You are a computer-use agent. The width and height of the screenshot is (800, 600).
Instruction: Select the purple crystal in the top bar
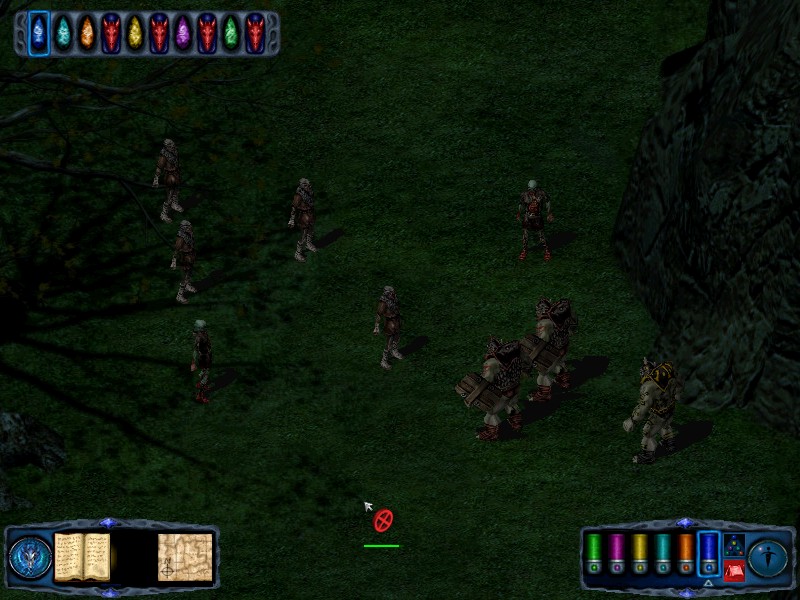pyautogui.click(x=183, y=33)
